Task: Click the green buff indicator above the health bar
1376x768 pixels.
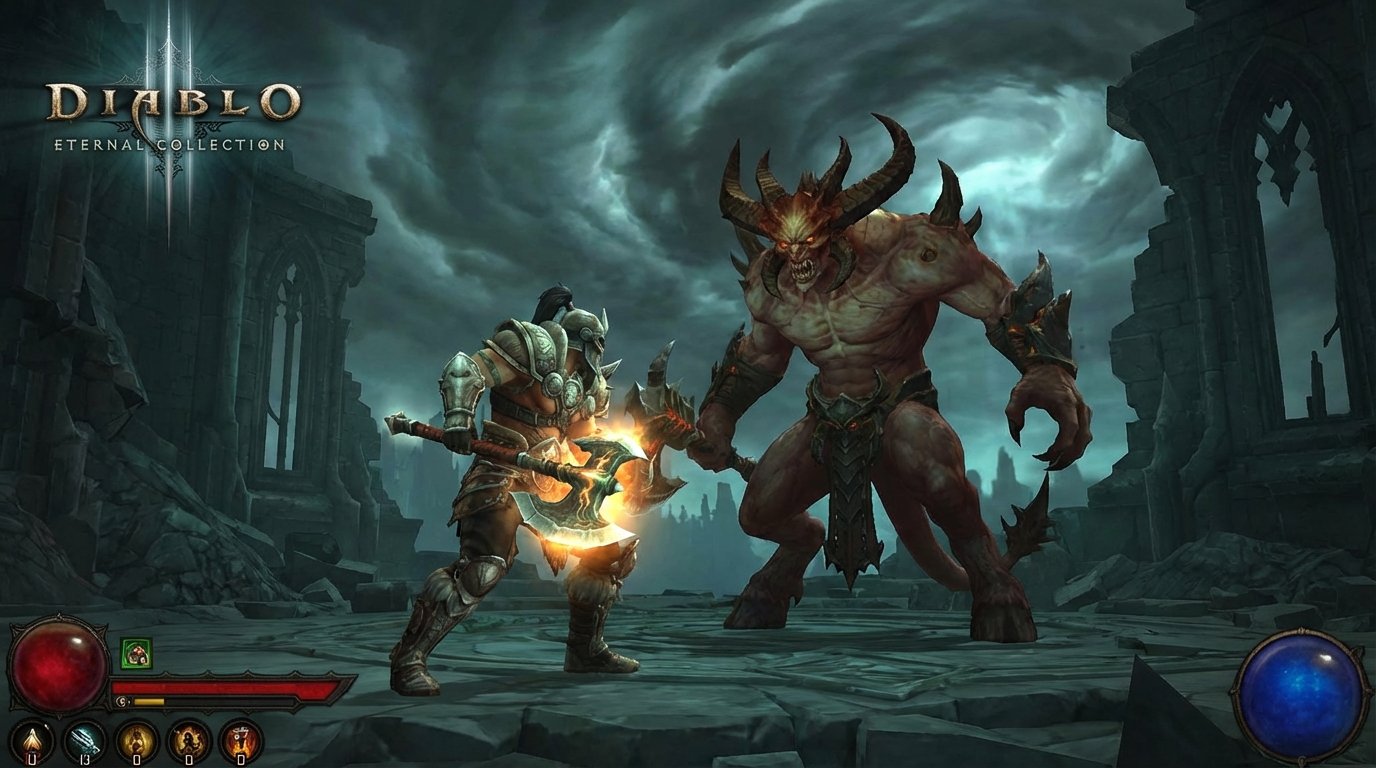Action: pos(136,653)
